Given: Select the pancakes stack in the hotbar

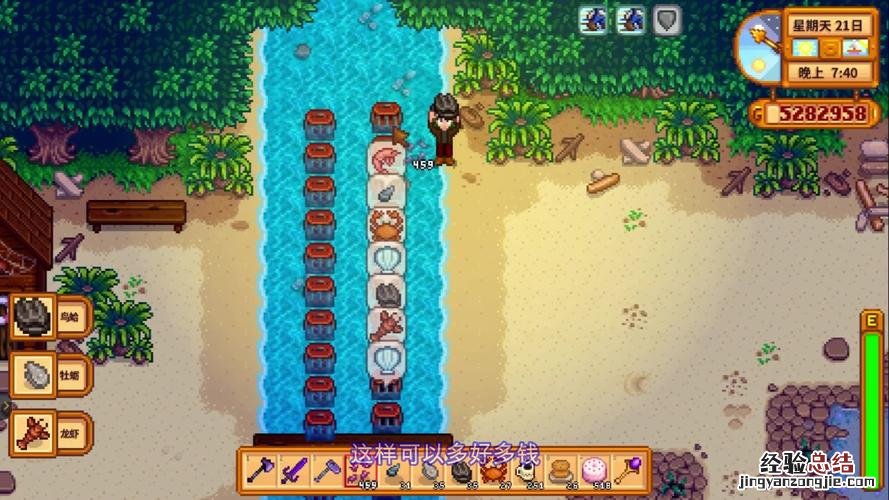Looking at the screenshot, I should click(562, 469).
